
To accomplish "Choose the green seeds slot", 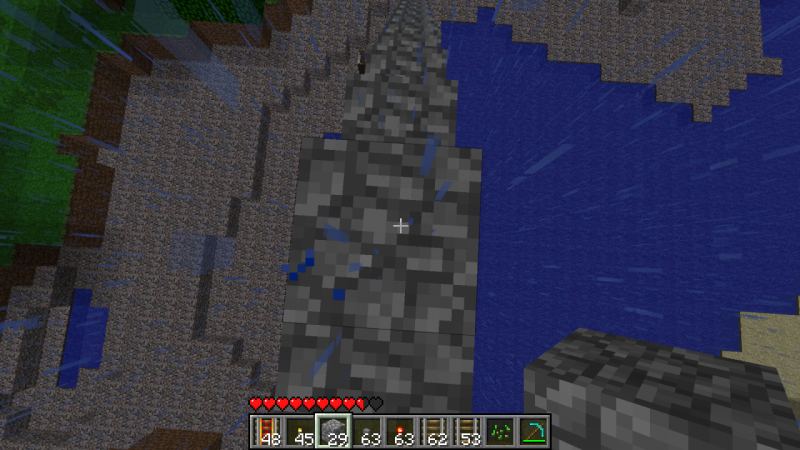I will tap(500, 431).
